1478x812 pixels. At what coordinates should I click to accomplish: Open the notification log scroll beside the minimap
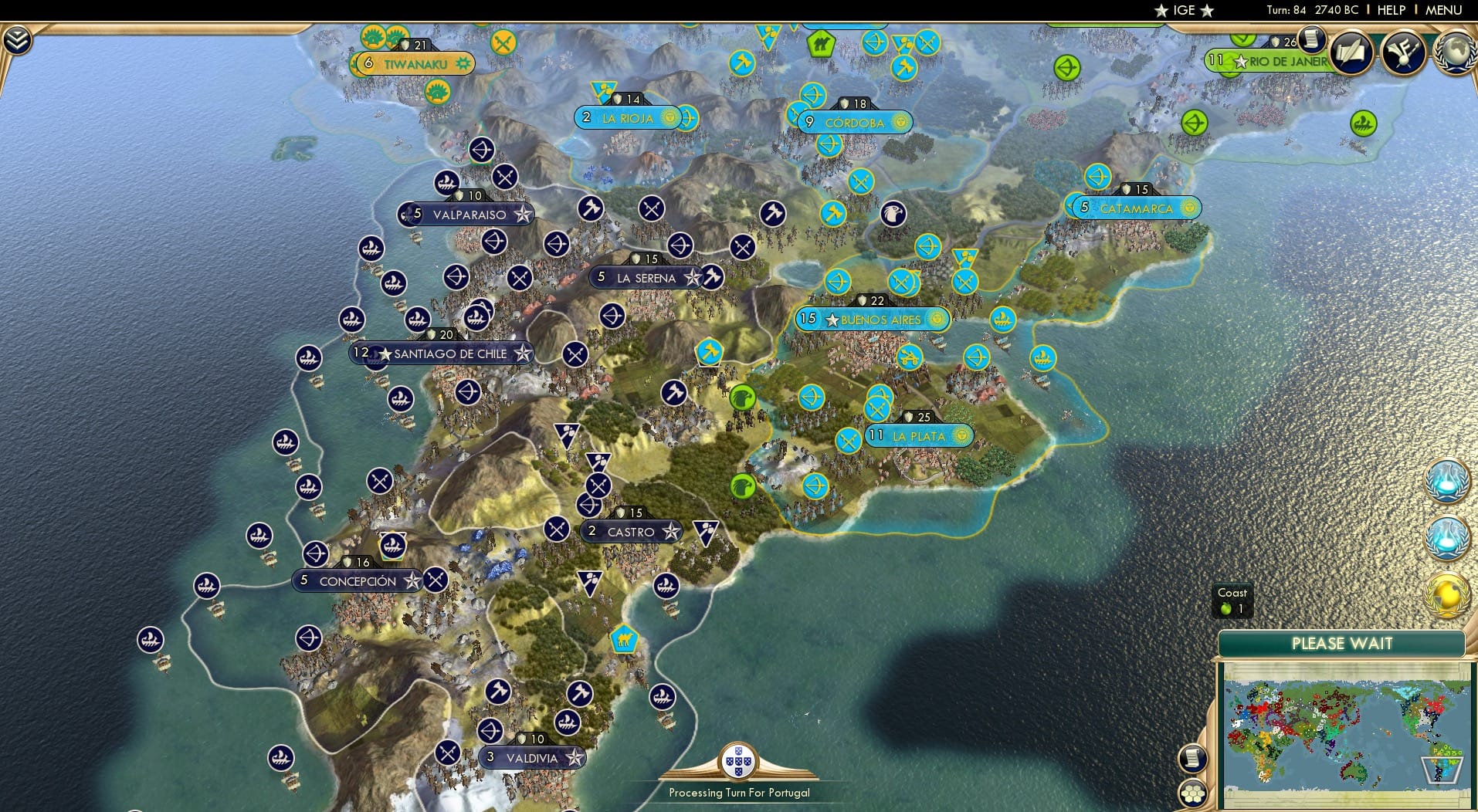point(1193,758)
